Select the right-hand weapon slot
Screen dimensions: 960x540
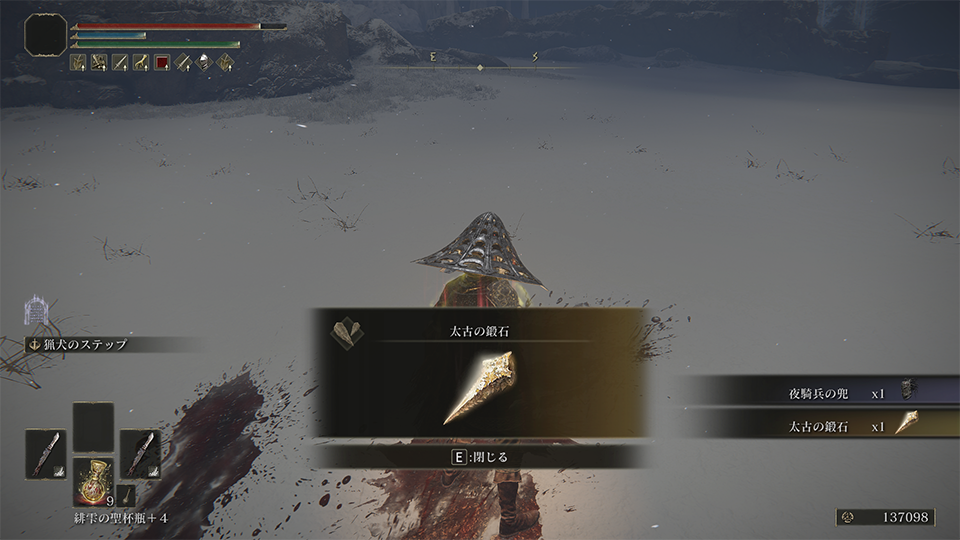140,452
